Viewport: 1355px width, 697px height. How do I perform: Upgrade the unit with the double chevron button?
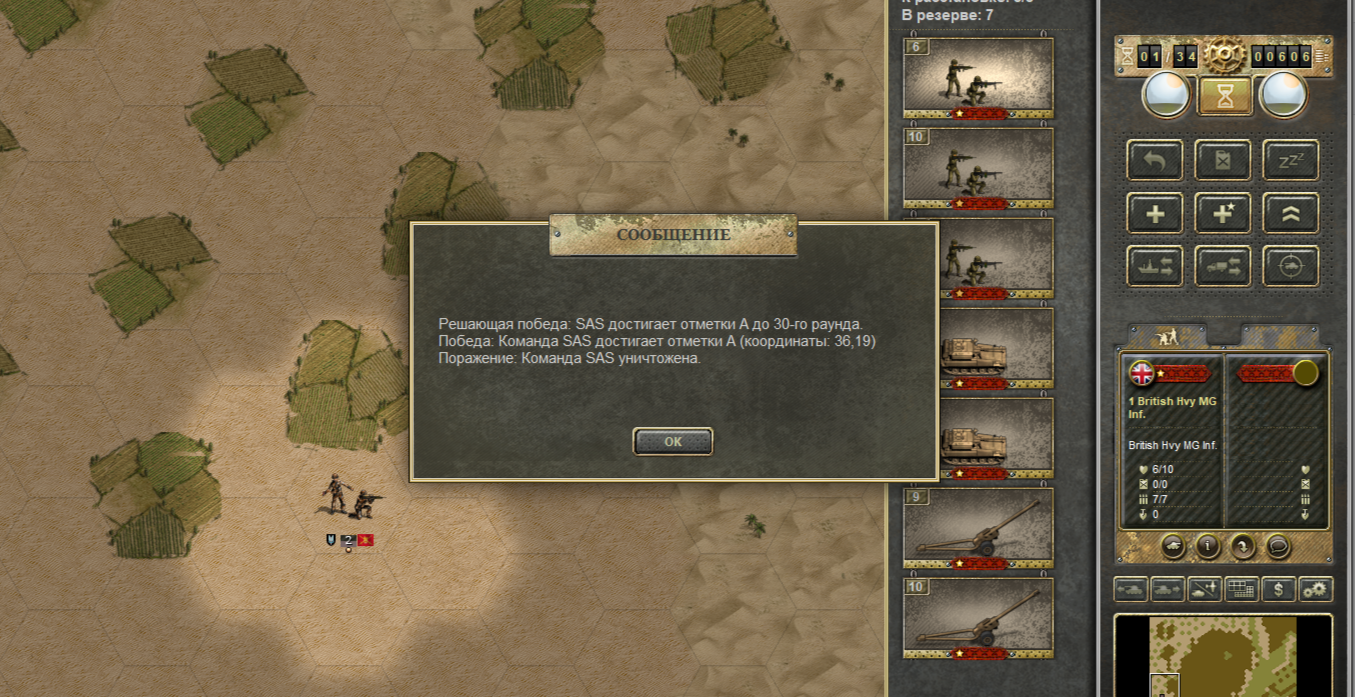click(x=1290, y=213)
